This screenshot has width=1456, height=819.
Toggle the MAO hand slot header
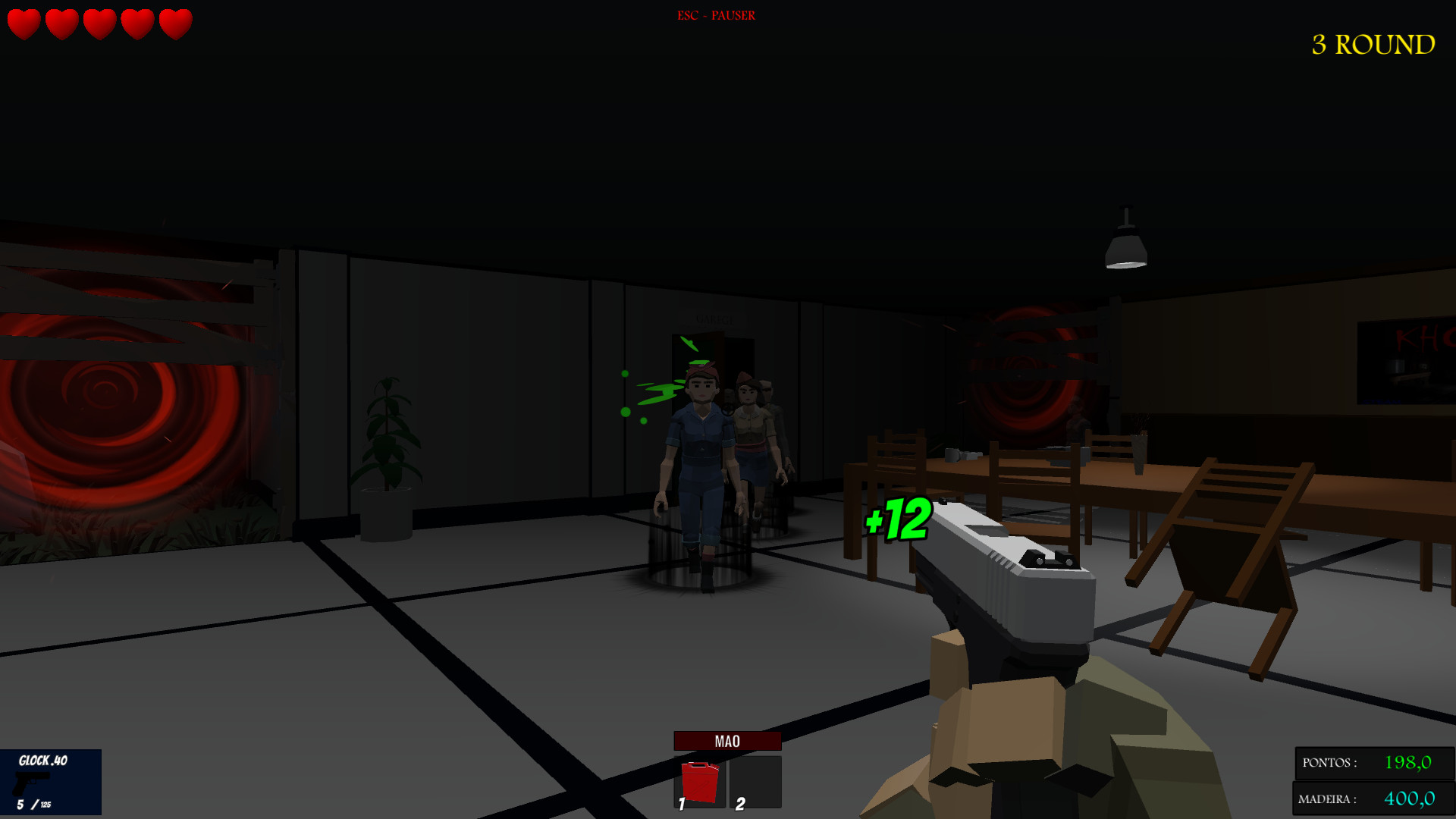(726, 741)
